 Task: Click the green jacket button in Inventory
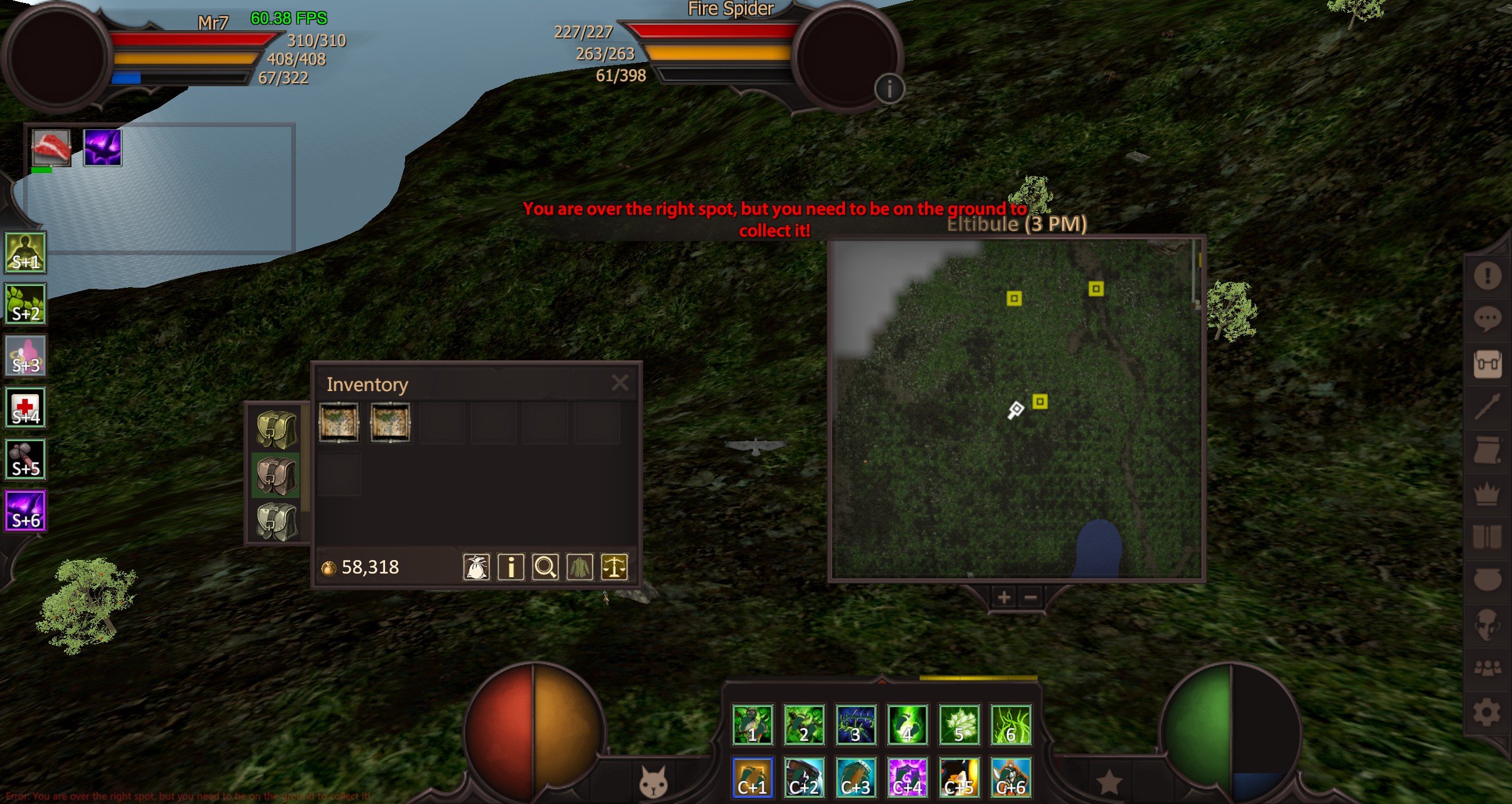click(x=579, y=567)
